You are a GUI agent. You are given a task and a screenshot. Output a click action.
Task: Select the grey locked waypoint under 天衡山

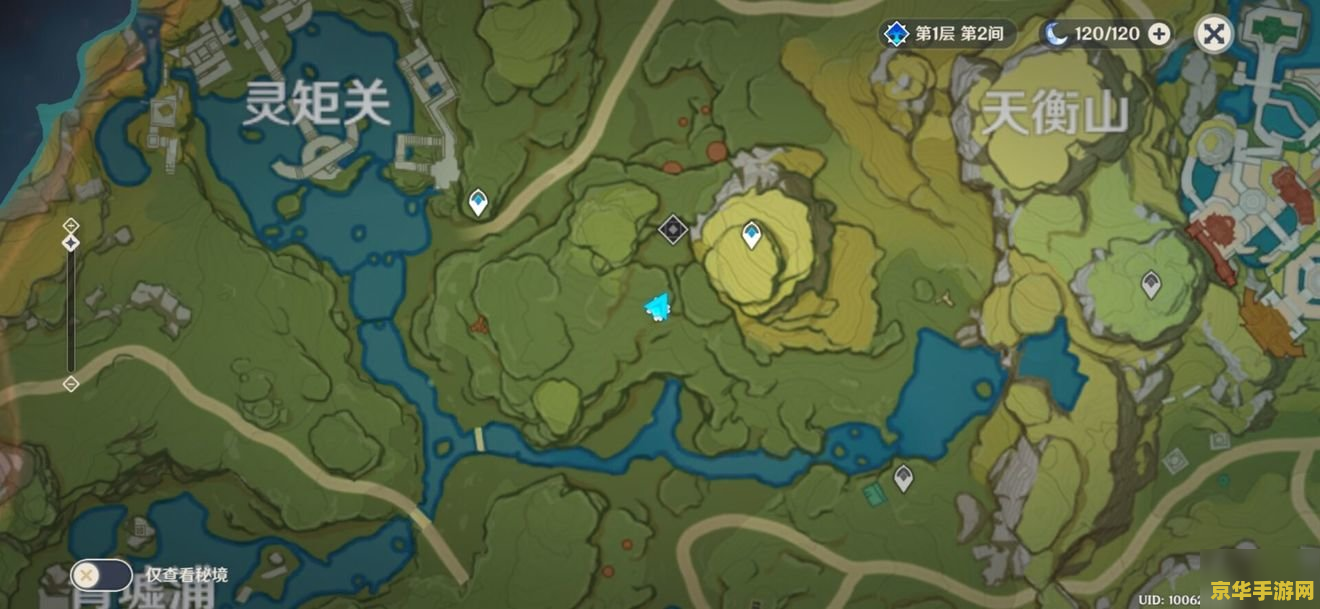pos(1151,284)
